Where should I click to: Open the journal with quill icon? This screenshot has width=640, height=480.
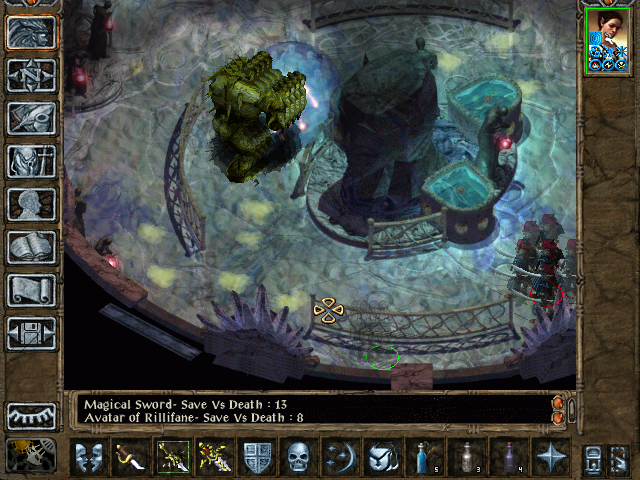32,118
